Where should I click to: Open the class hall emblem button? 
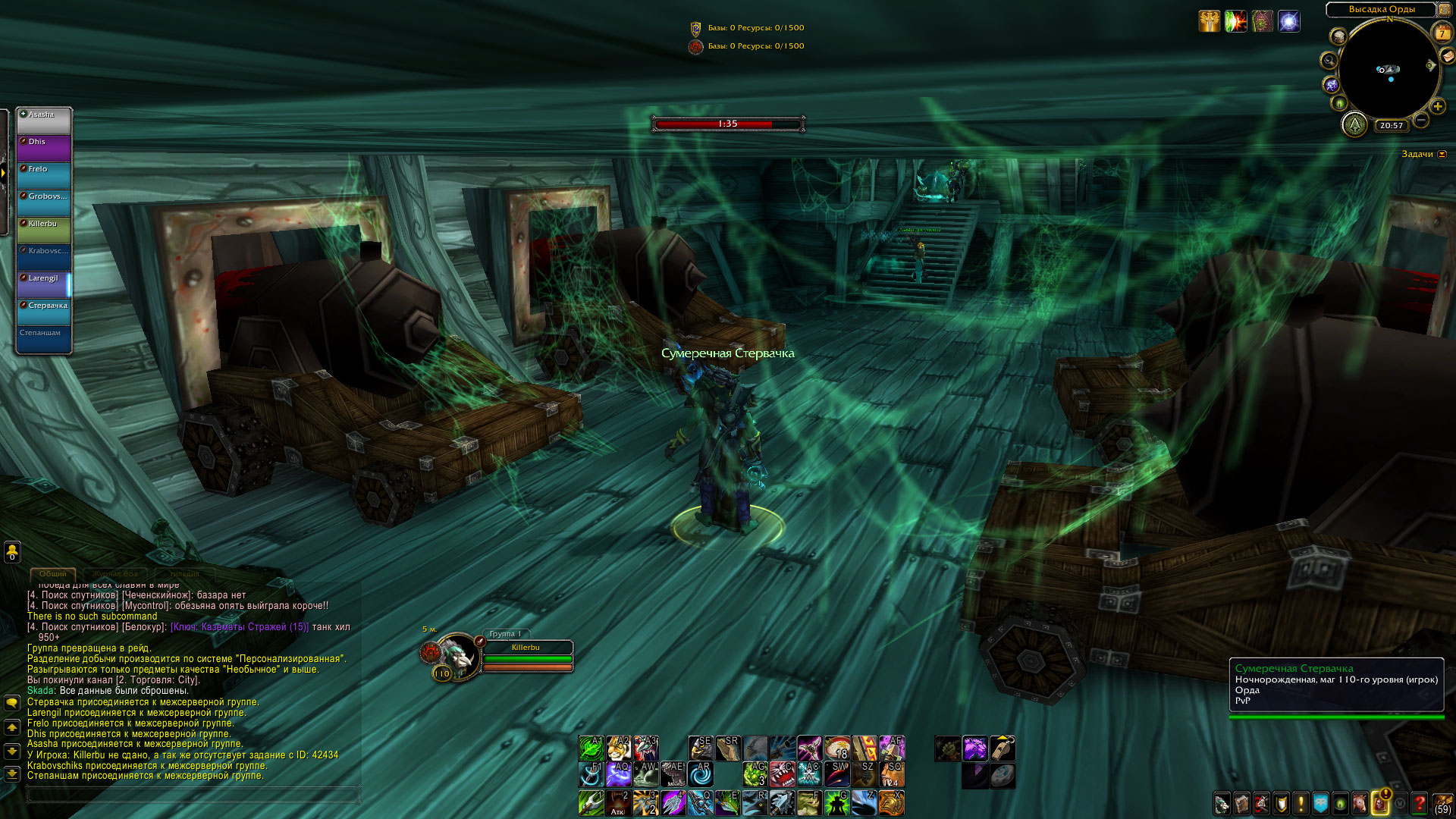pos(1354,124)
